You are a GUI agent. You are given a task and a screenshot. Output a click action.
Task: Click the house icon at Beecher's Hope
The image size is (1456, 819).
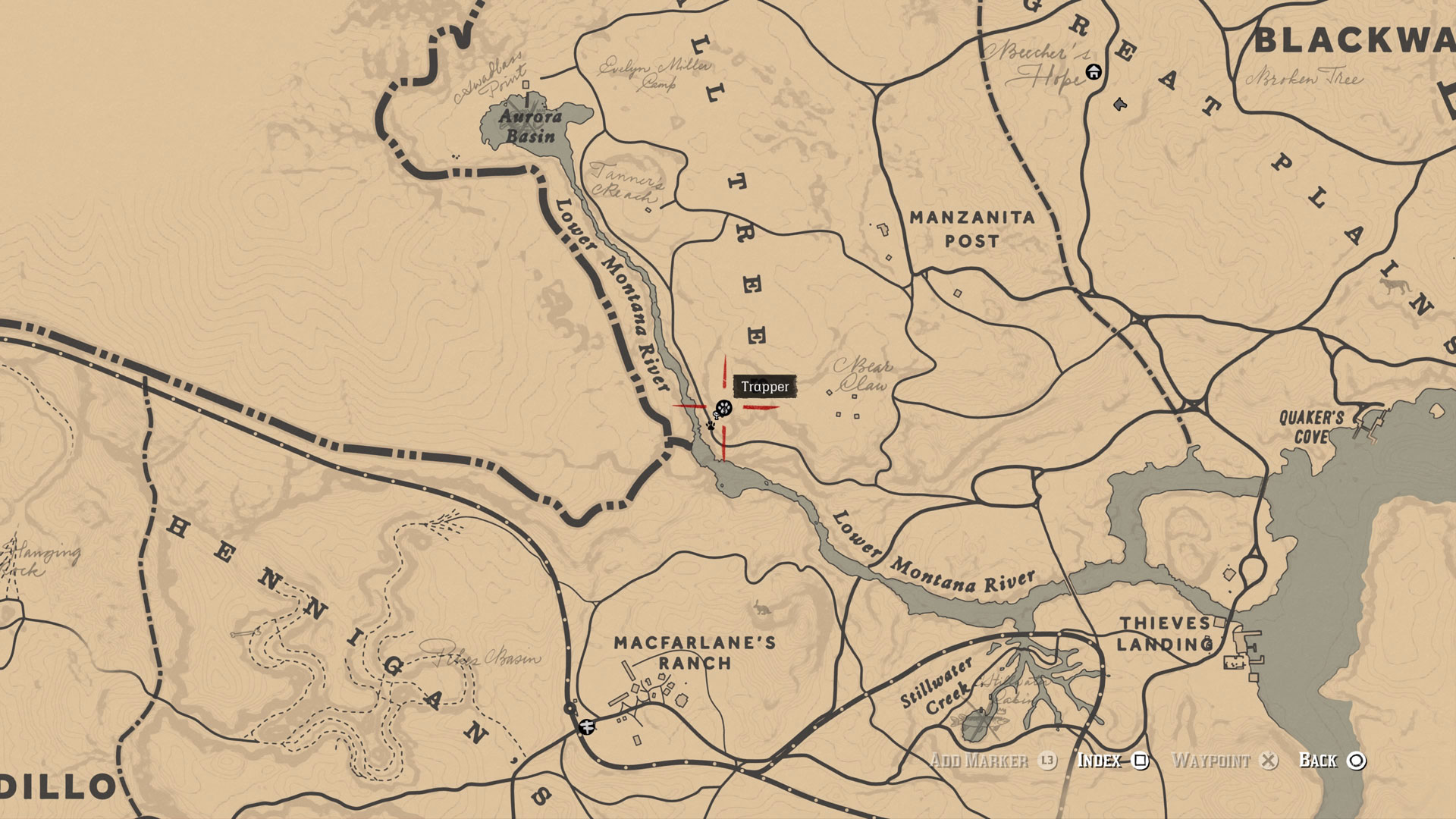click(1093, 72)
